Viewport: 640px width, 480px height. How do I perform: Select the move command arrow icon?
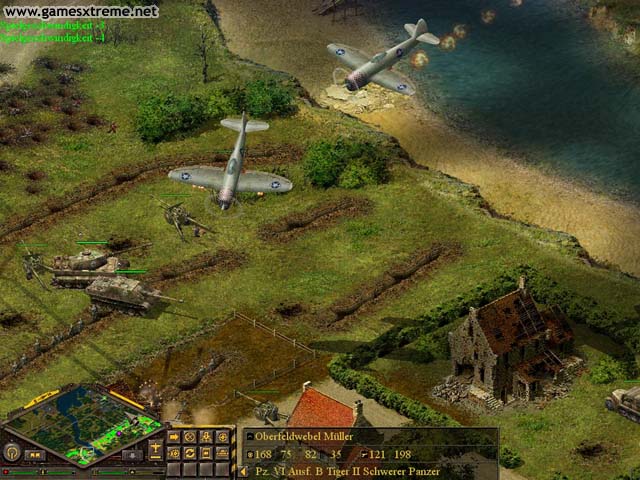pyautogui.click(x=174, y=436)
